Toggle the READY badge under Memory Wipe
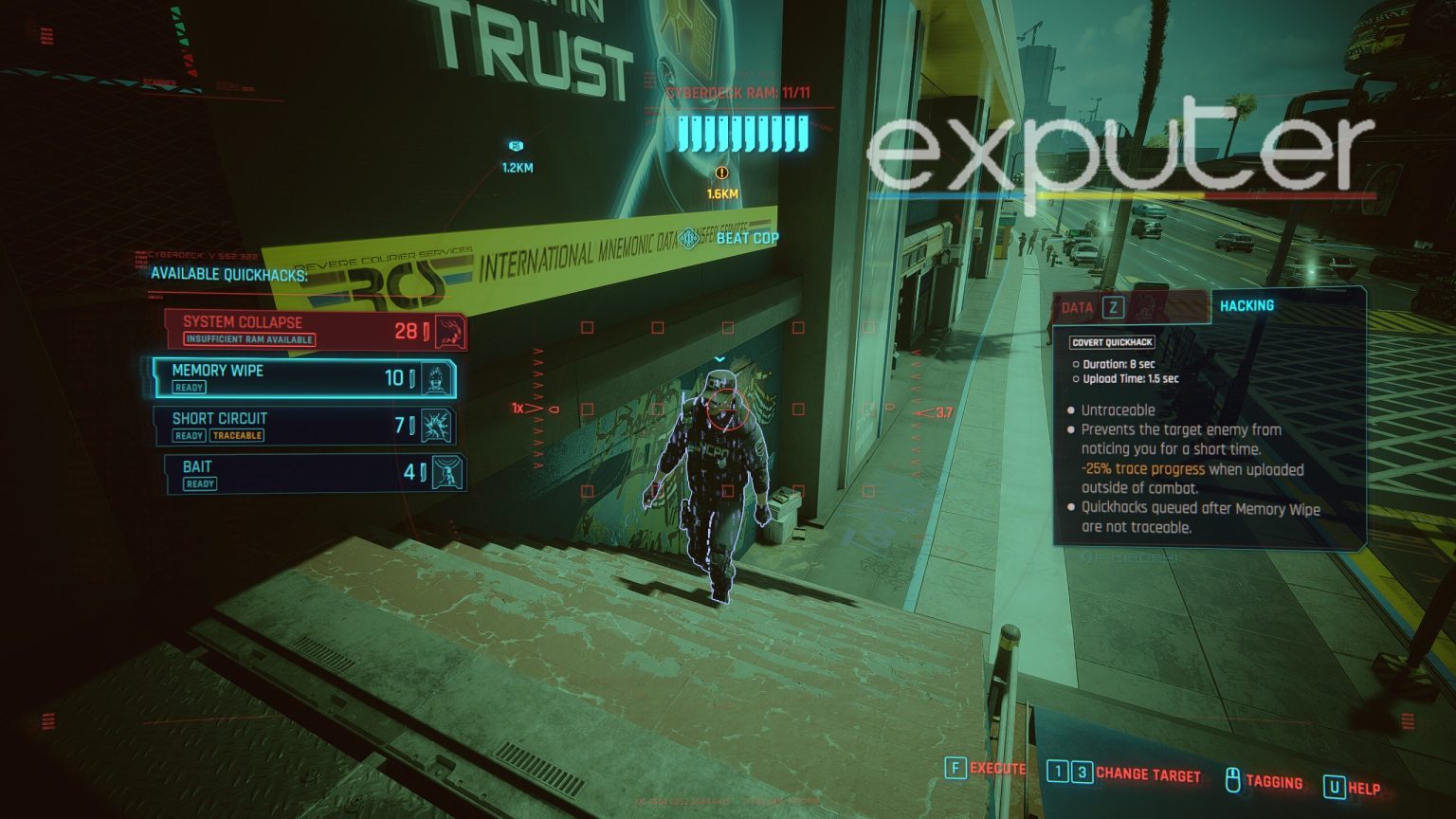Image resolution: width=1456 pixels, height=819 pixels. tap(190, 387)
